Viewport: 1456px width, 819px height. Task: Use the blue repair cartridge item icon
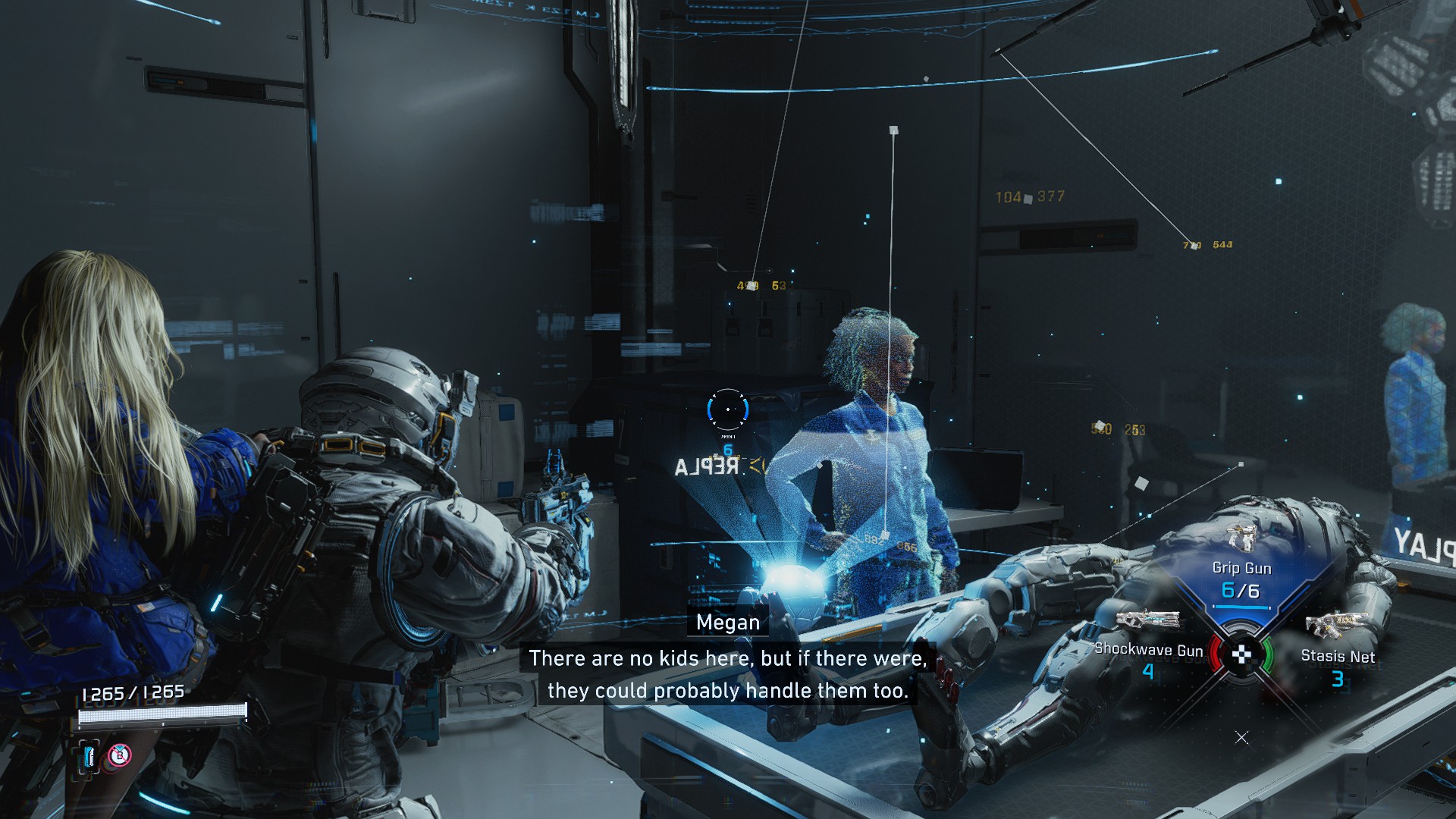90,755
